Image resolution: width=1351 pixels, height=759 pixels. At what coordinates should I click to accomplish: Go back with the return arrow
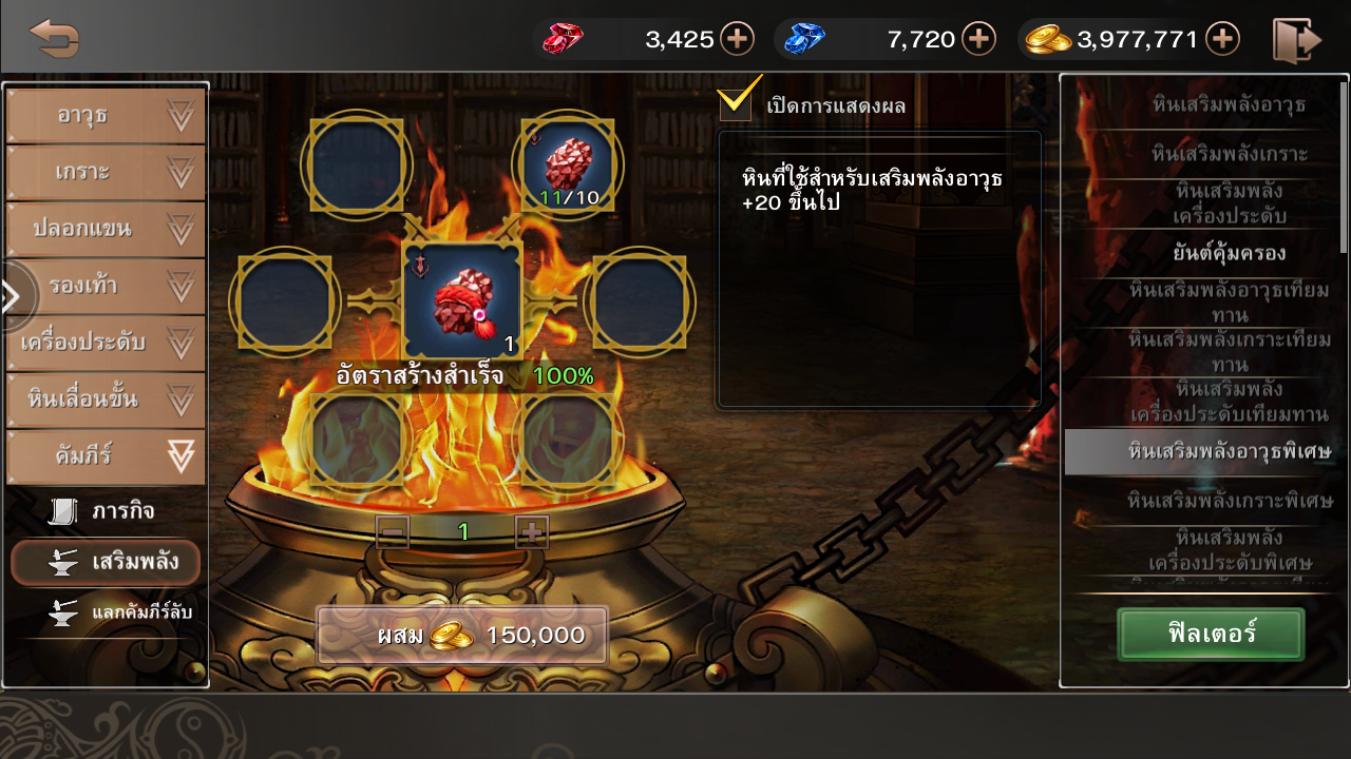[54, 39]
